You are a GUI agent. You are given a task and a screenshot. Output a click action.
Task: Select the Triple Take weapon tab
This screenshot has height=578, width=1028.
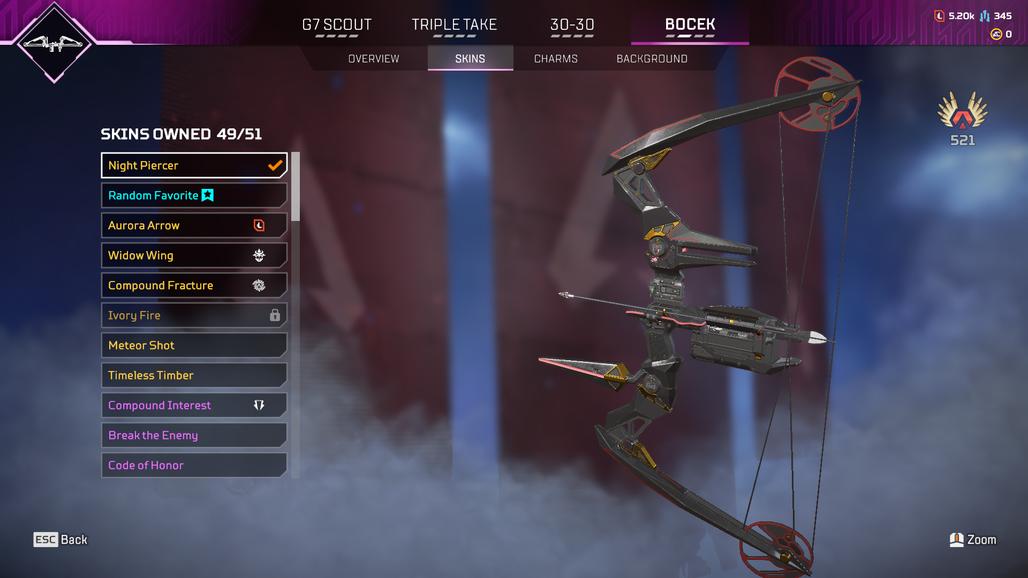click(454, 25)
